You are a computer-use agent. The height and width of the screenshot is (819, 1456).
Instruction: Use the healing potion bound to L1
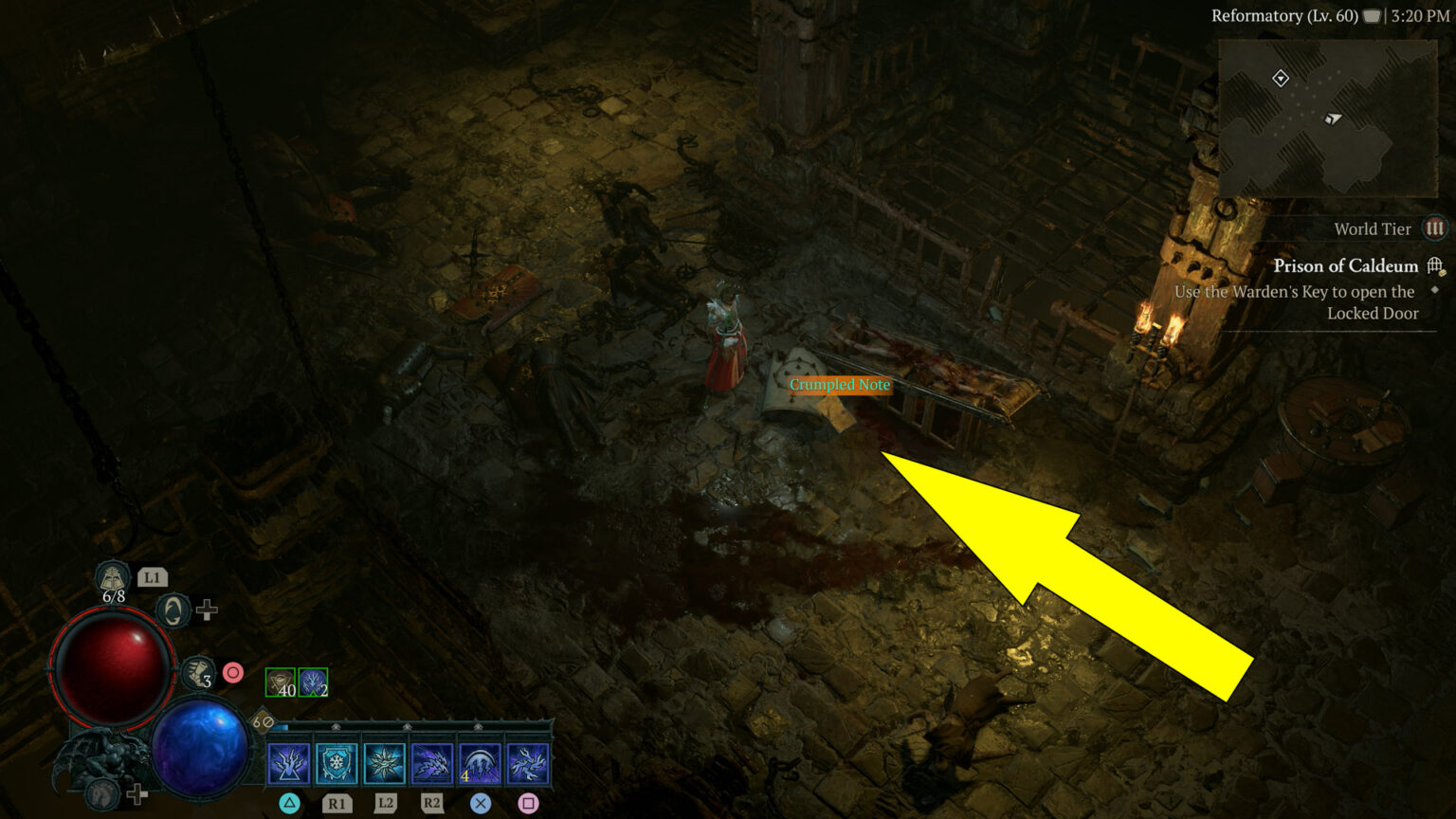click(112, 577)
